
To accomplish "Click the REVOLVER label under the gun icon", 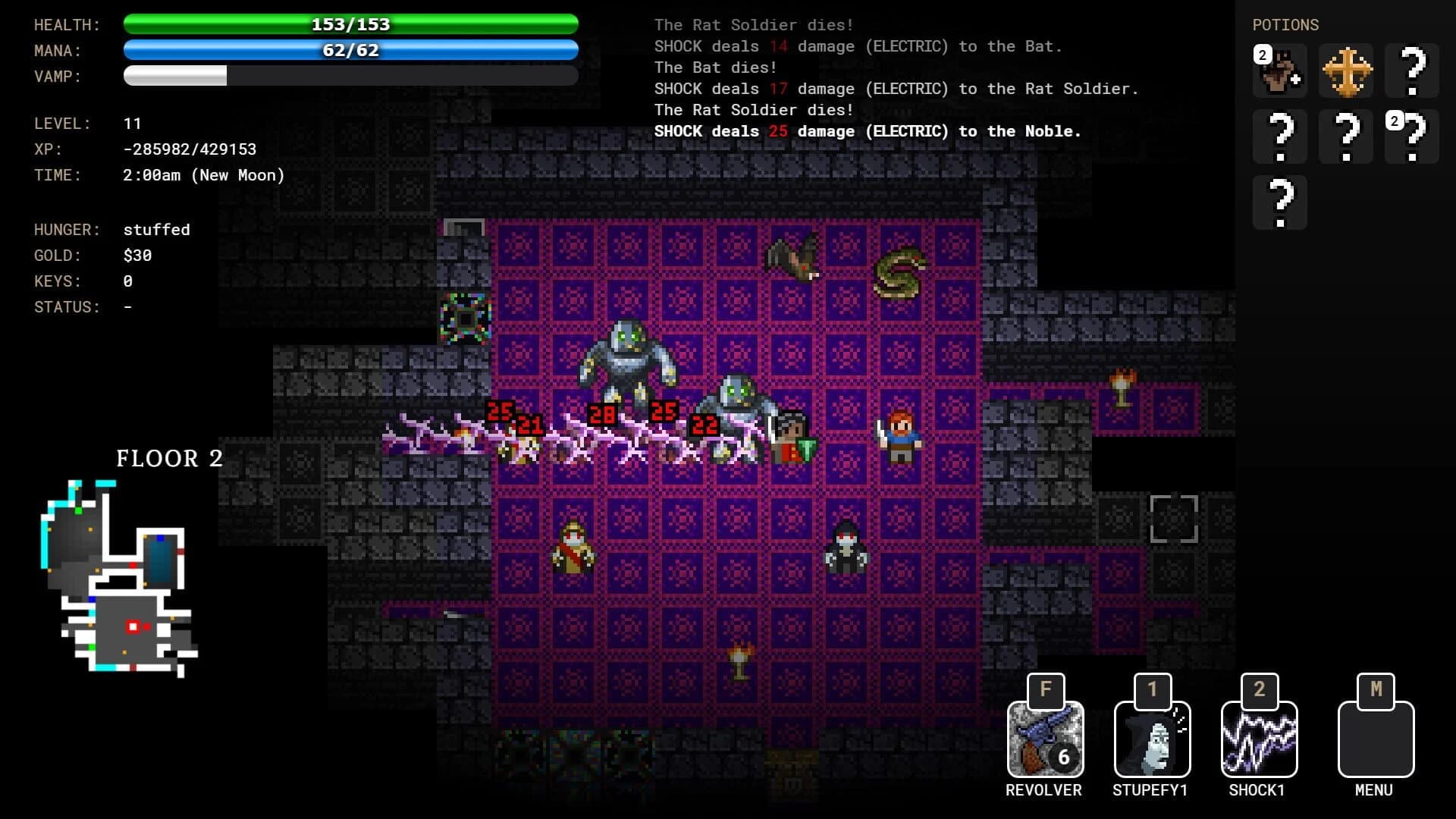I will point(1045,790).
